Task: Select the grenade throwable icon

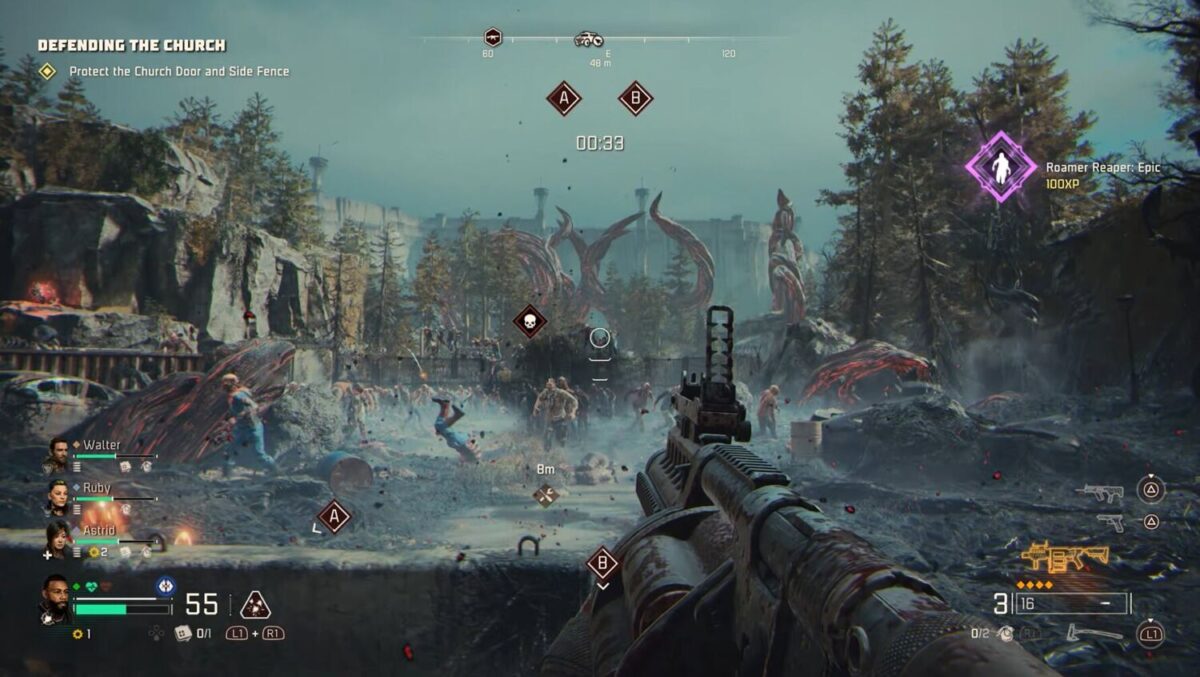Action: click(1006, 633)
